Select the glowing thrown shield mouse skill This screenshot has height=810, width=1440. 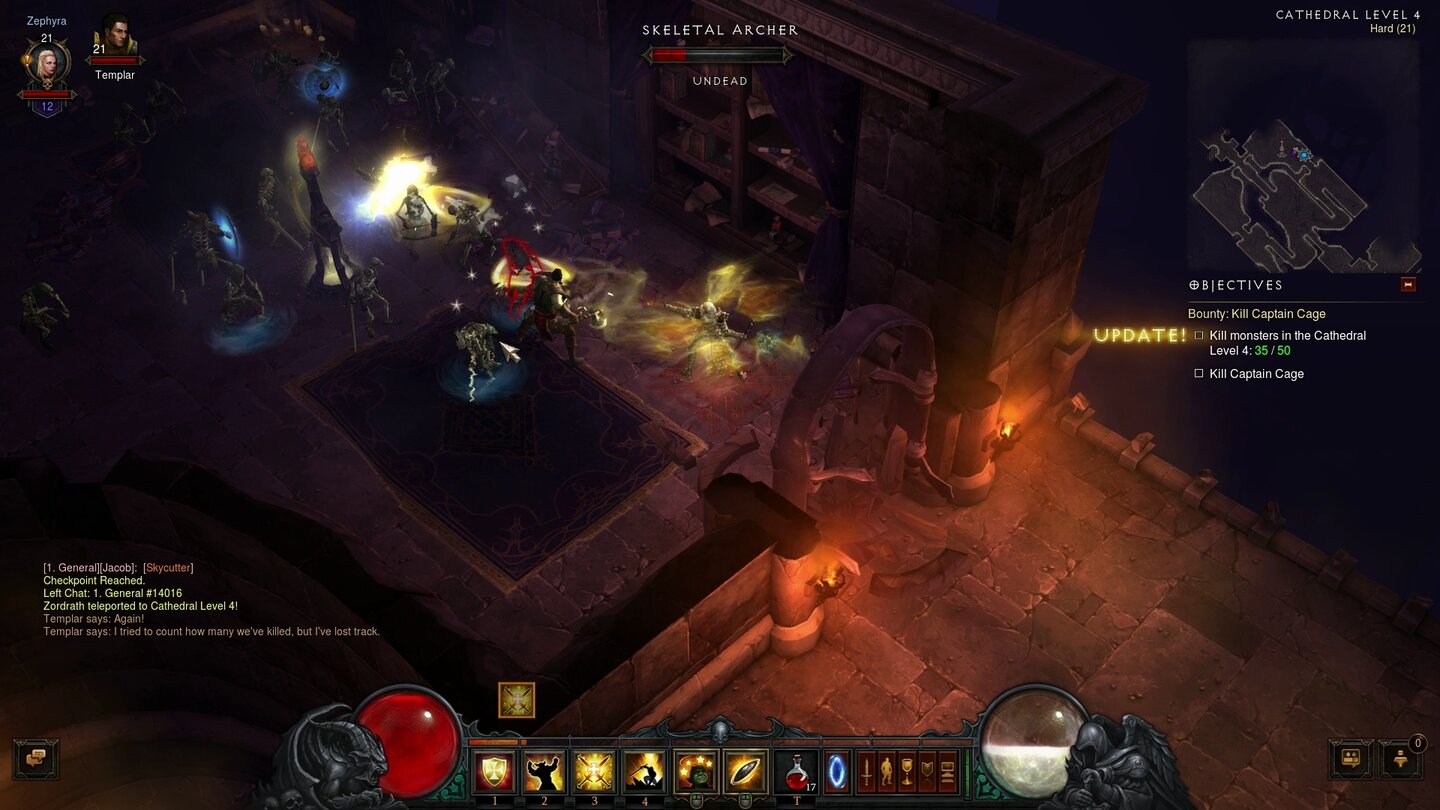(745, 772)
